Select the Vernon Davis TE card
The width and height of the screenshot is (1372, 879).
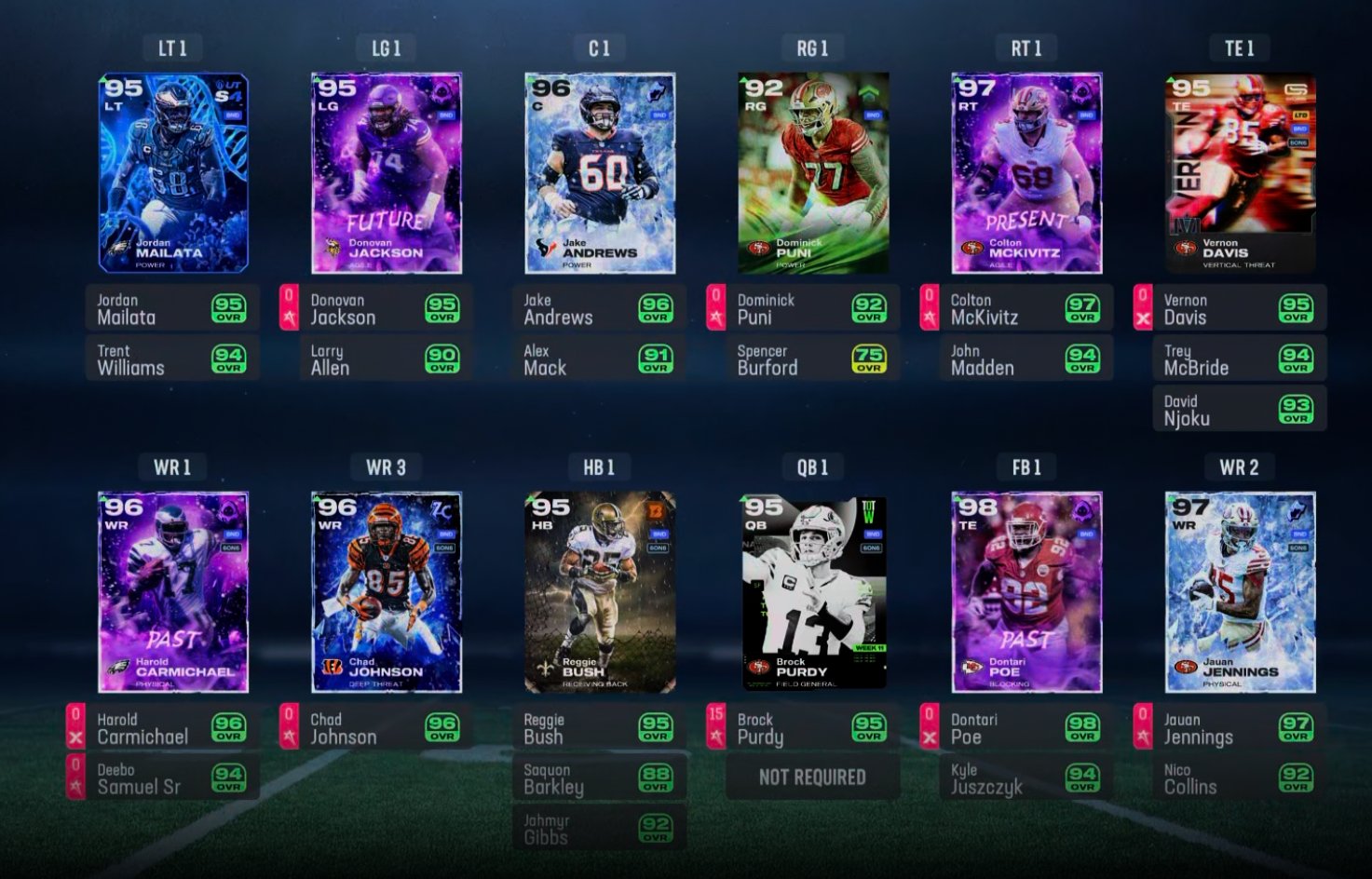tap(1240, 173)
